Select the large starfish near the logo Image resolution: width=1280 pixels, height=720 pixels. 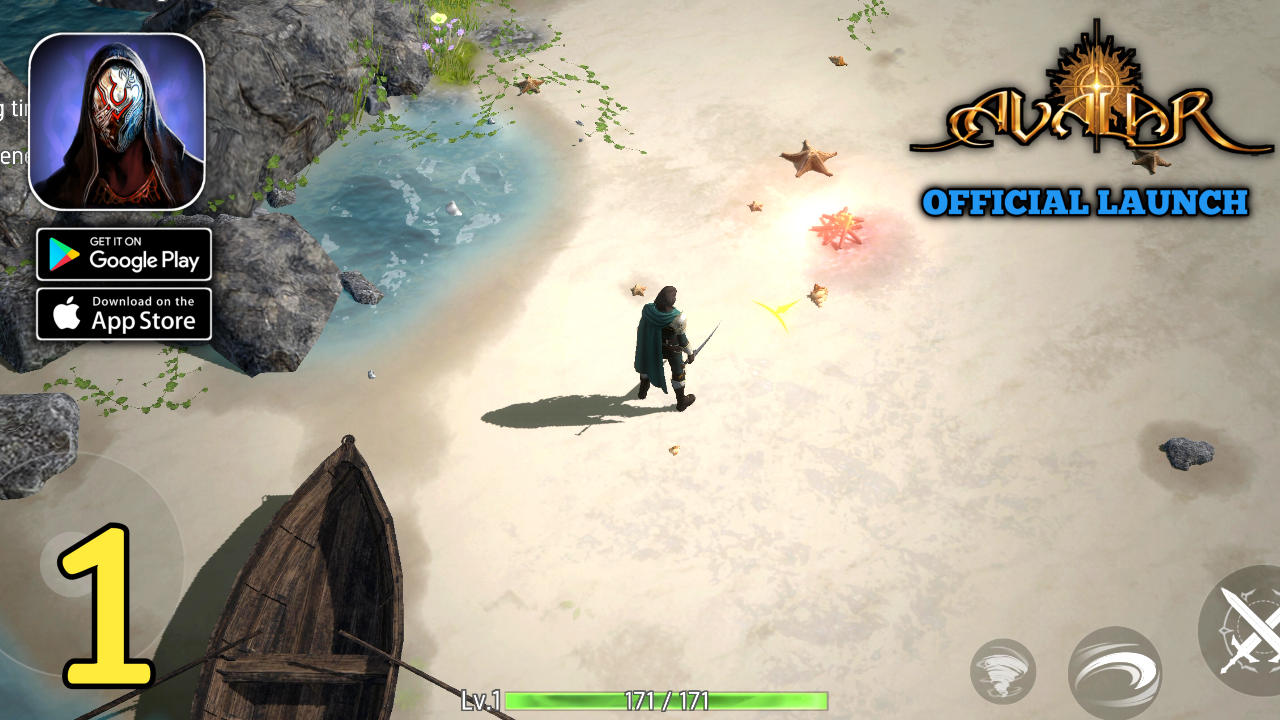tap(810, 160)
